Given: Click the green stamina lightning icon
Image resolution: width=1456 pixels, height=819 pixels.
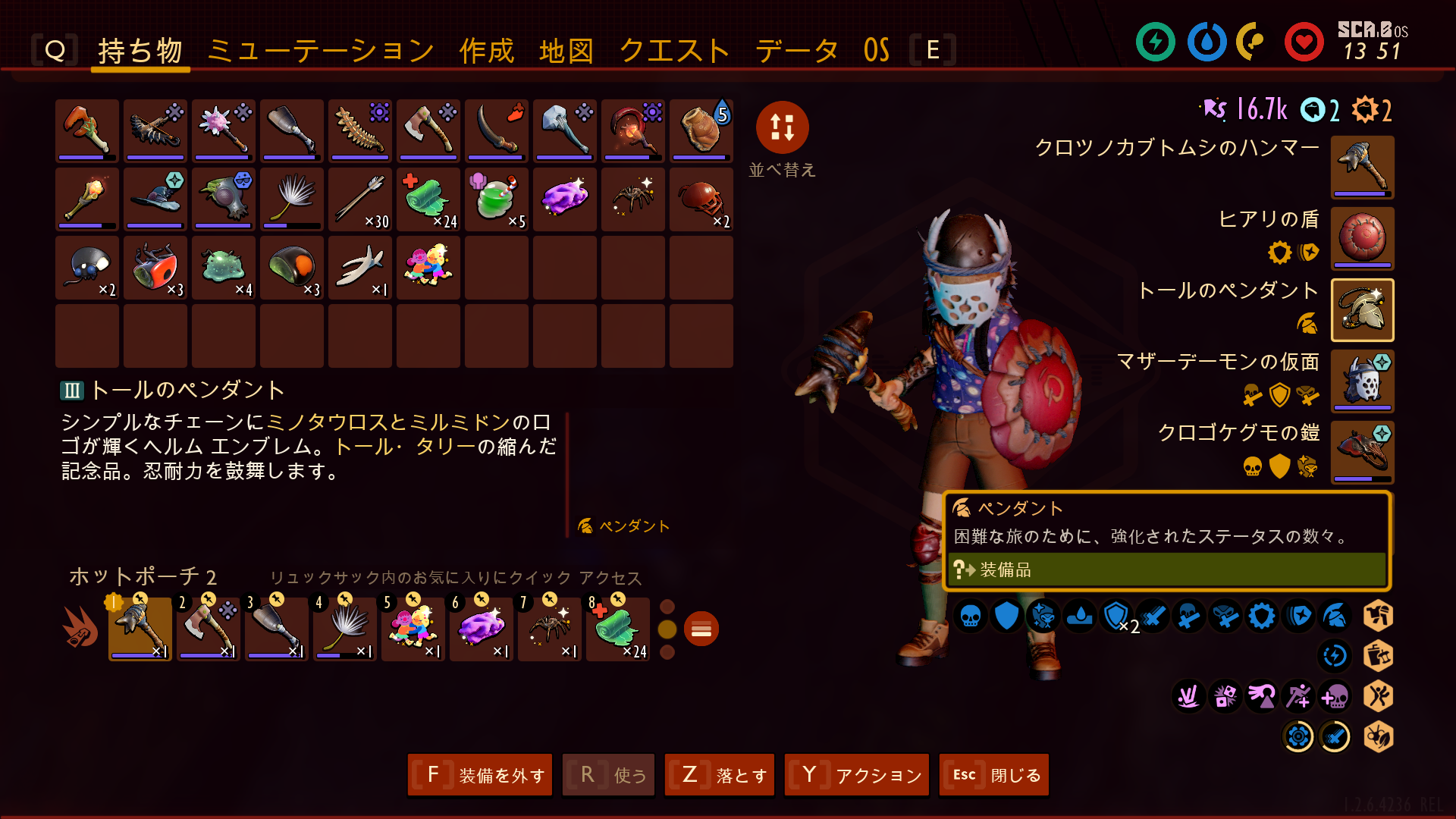Looking at the screenshot, I should 1155,43.
